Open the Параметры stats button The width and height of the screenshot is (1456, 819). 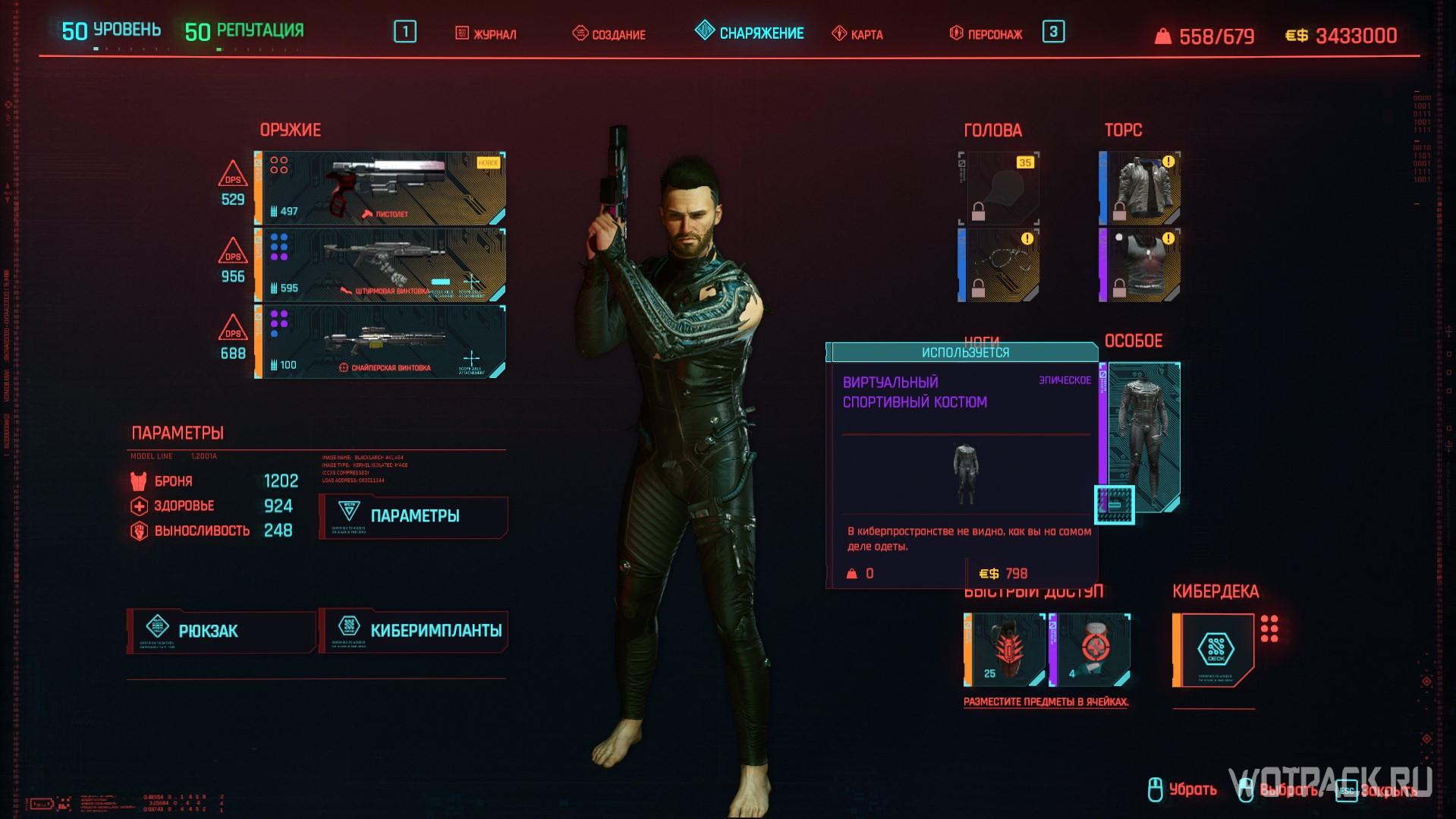[x=414, y=516]
